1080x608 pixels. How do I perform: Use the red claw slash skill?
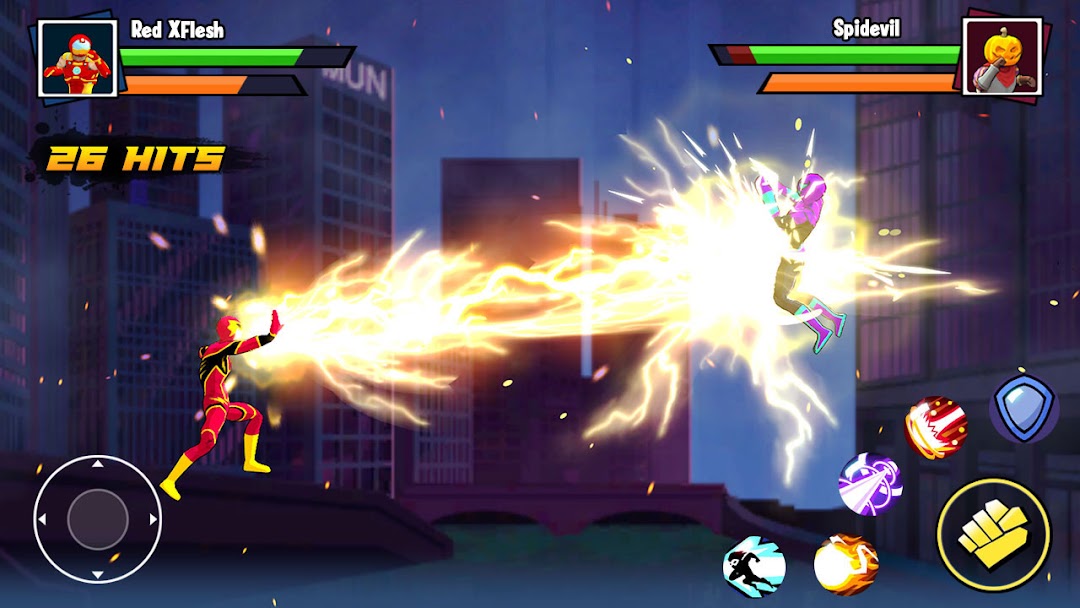point(935,428)
